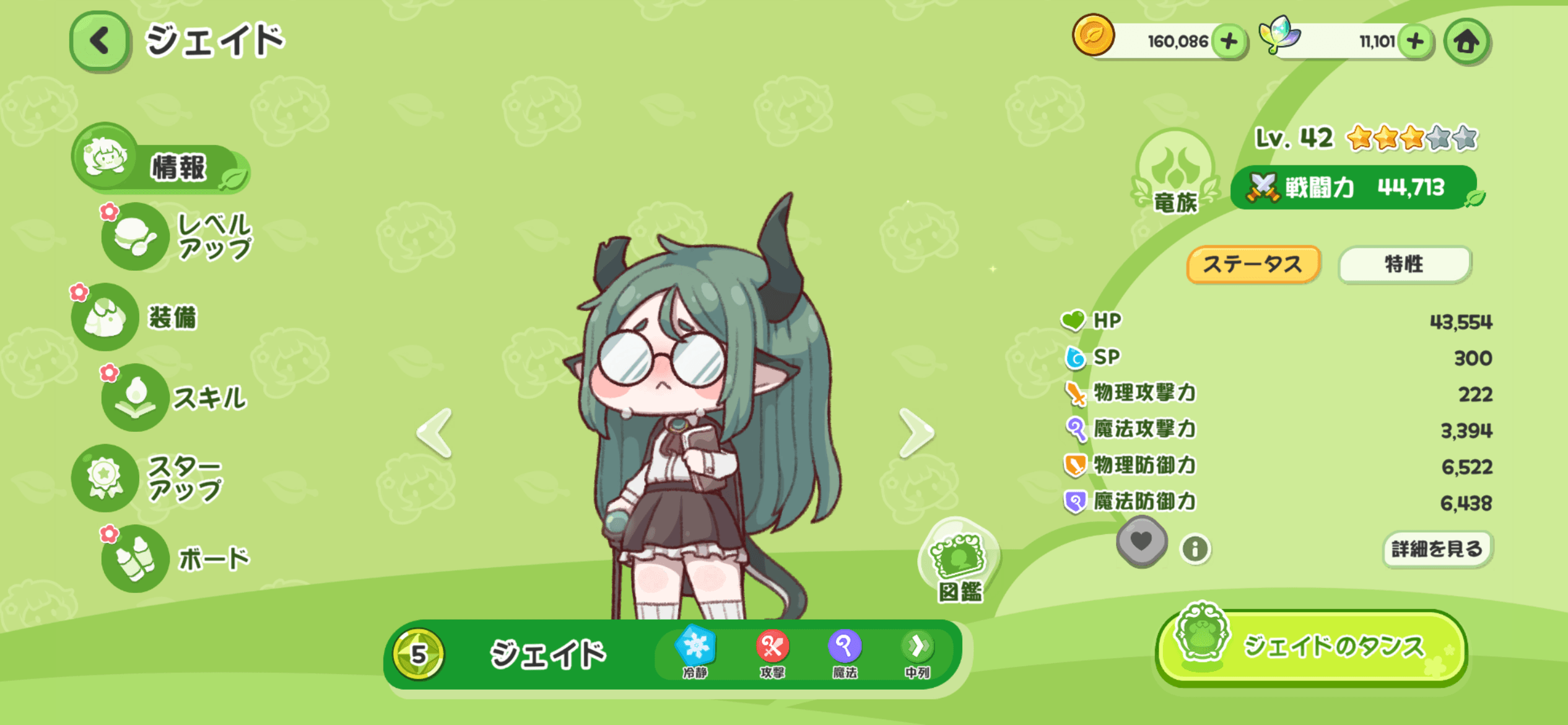Open ジェイドのタンス wardrobe
The image size is (1568, 725).
pyautogui.click(x=1312, y=648)
